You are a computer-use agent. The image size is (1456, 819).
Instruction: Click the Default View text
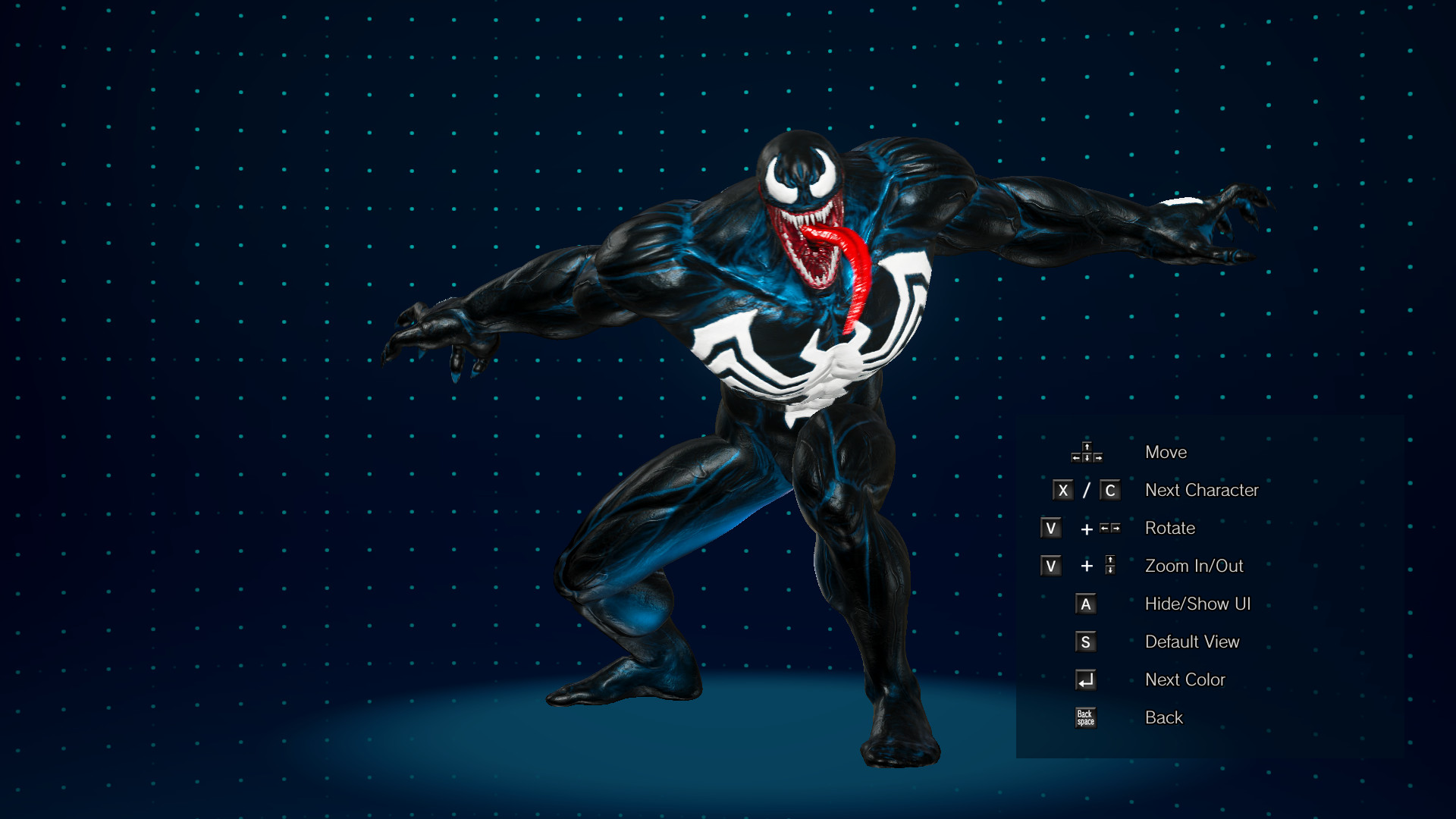pyautogui.click(x=1192, y=642)
